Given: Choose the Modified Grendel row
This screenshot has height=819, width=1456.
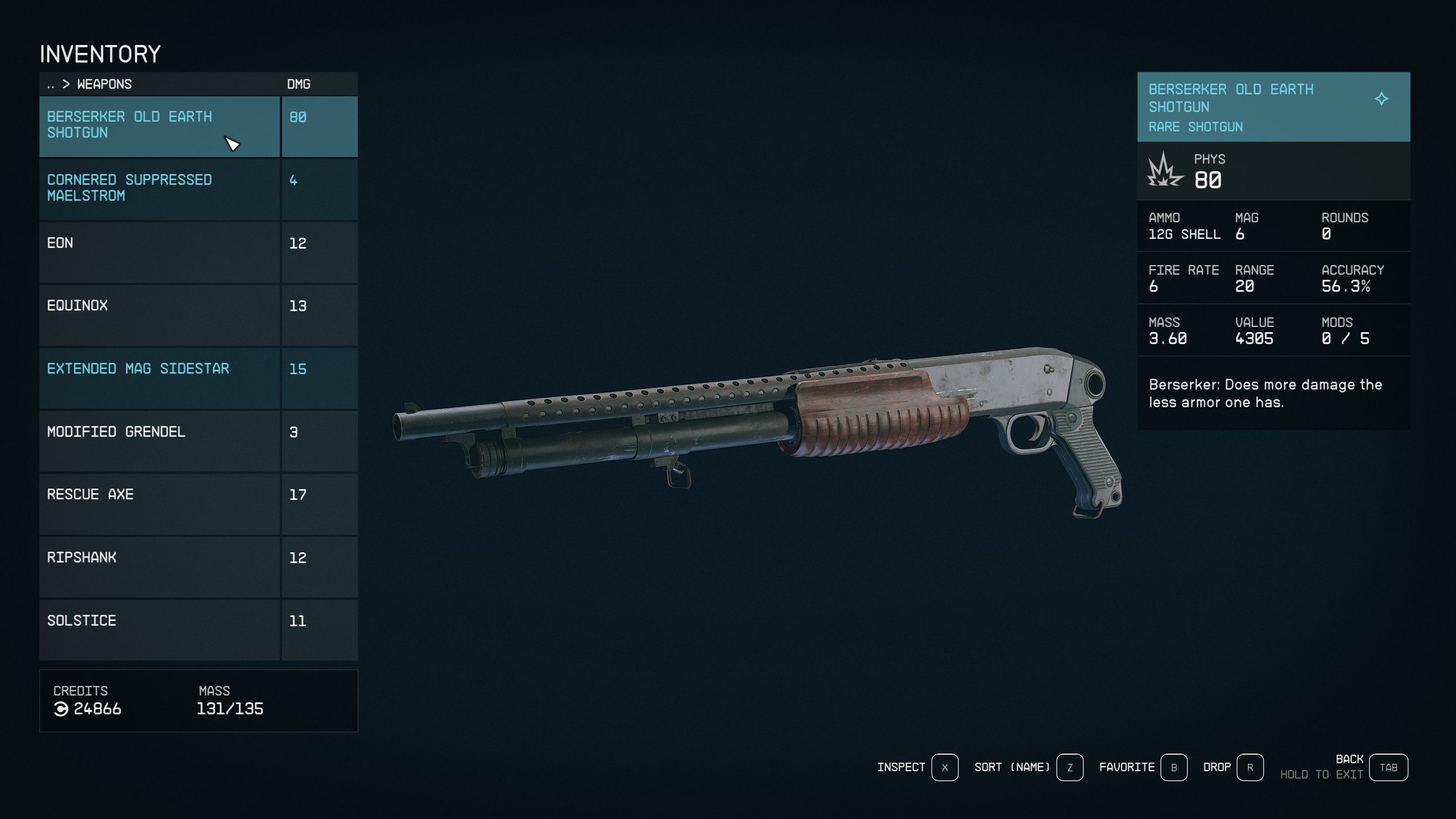Looking at the screenshot, I should 159,441.
